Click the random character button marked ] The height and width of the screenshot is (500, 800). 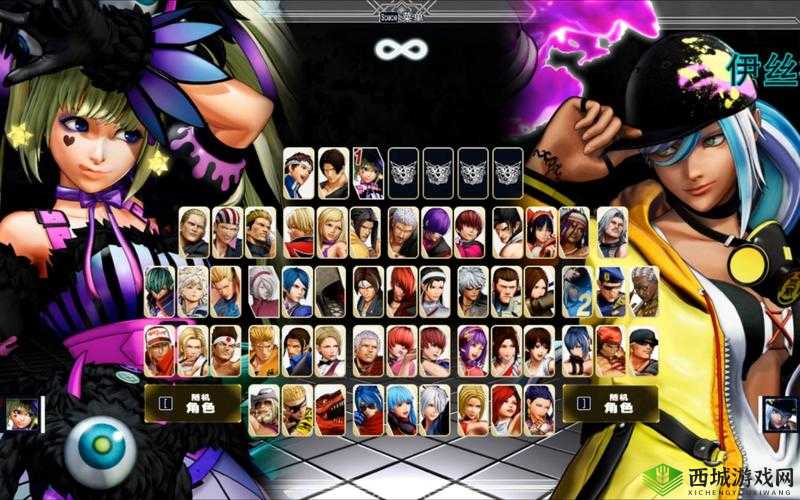[x=610, y=403]
